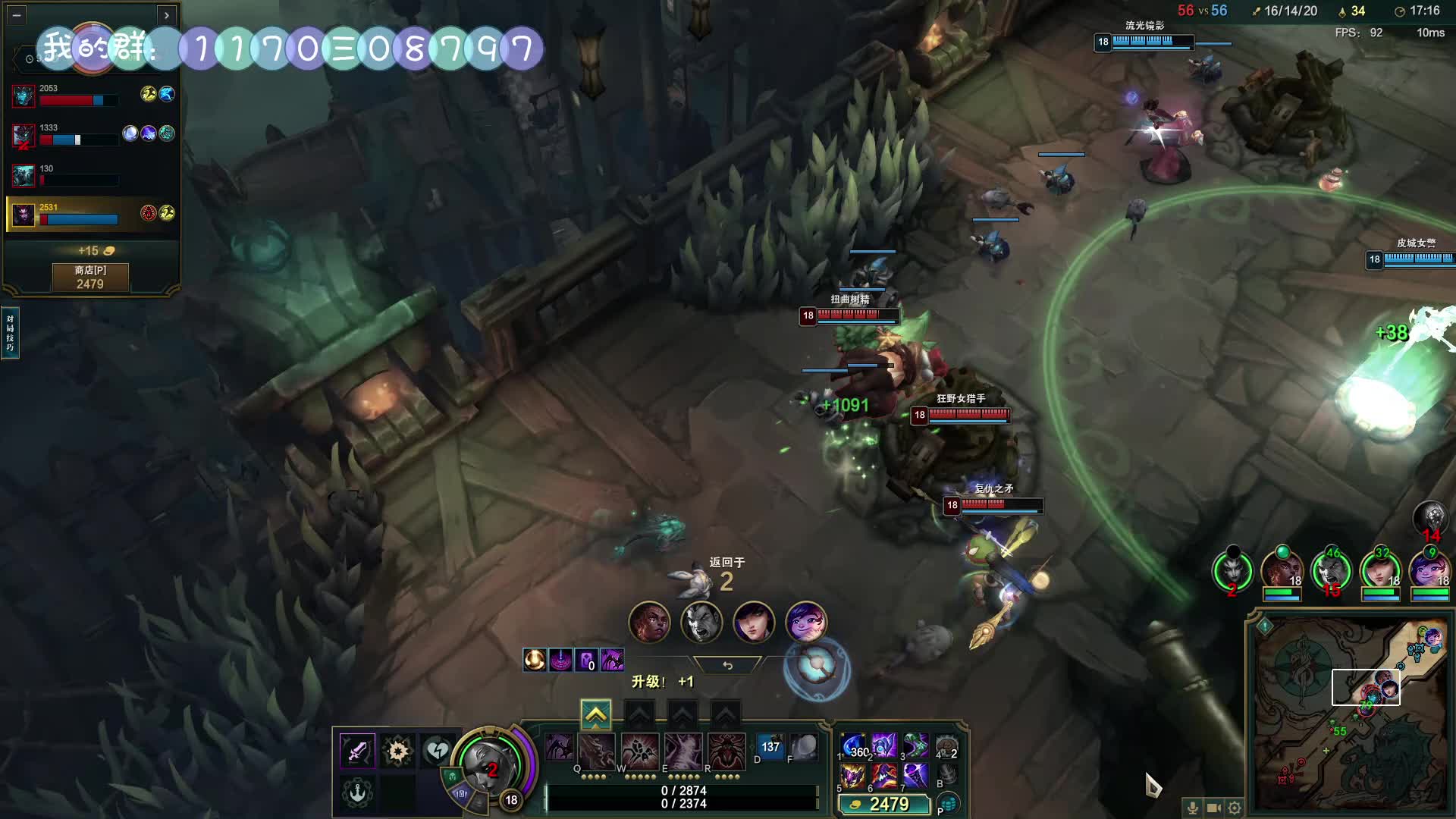Click the highlighted 2531 bounty row
Image resolution: width=1456 pixels, height=819 pixels.
click(x=91, y=214)
